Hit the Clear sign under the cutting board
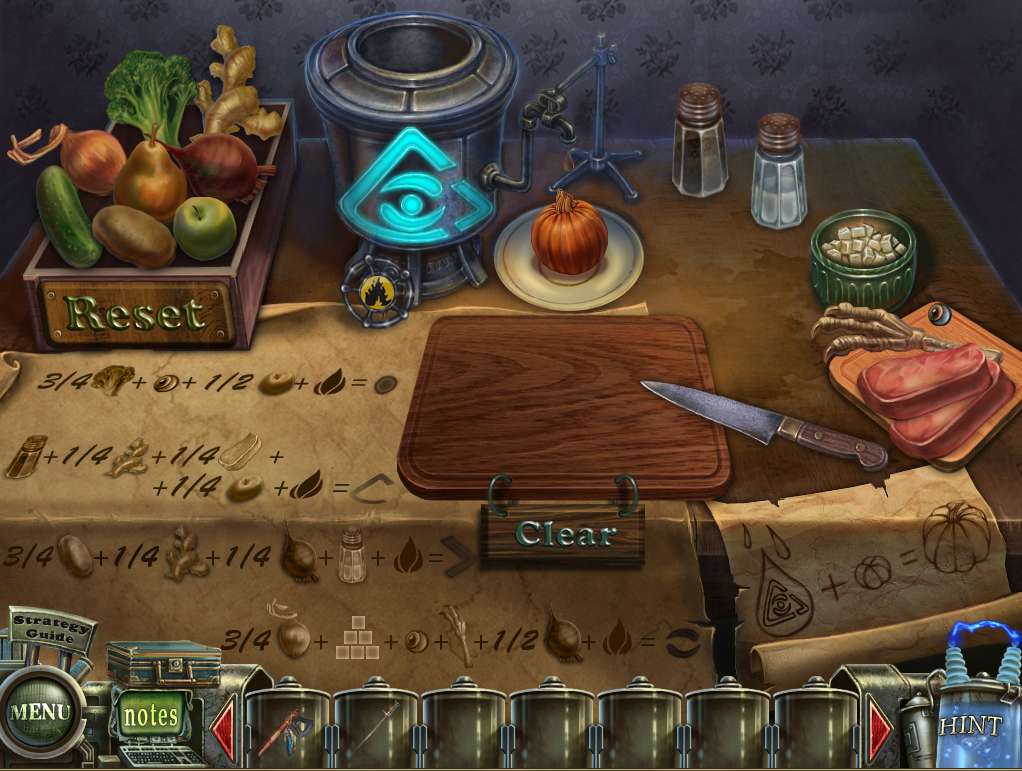1022x771 pixels. [x=563, y=534]
